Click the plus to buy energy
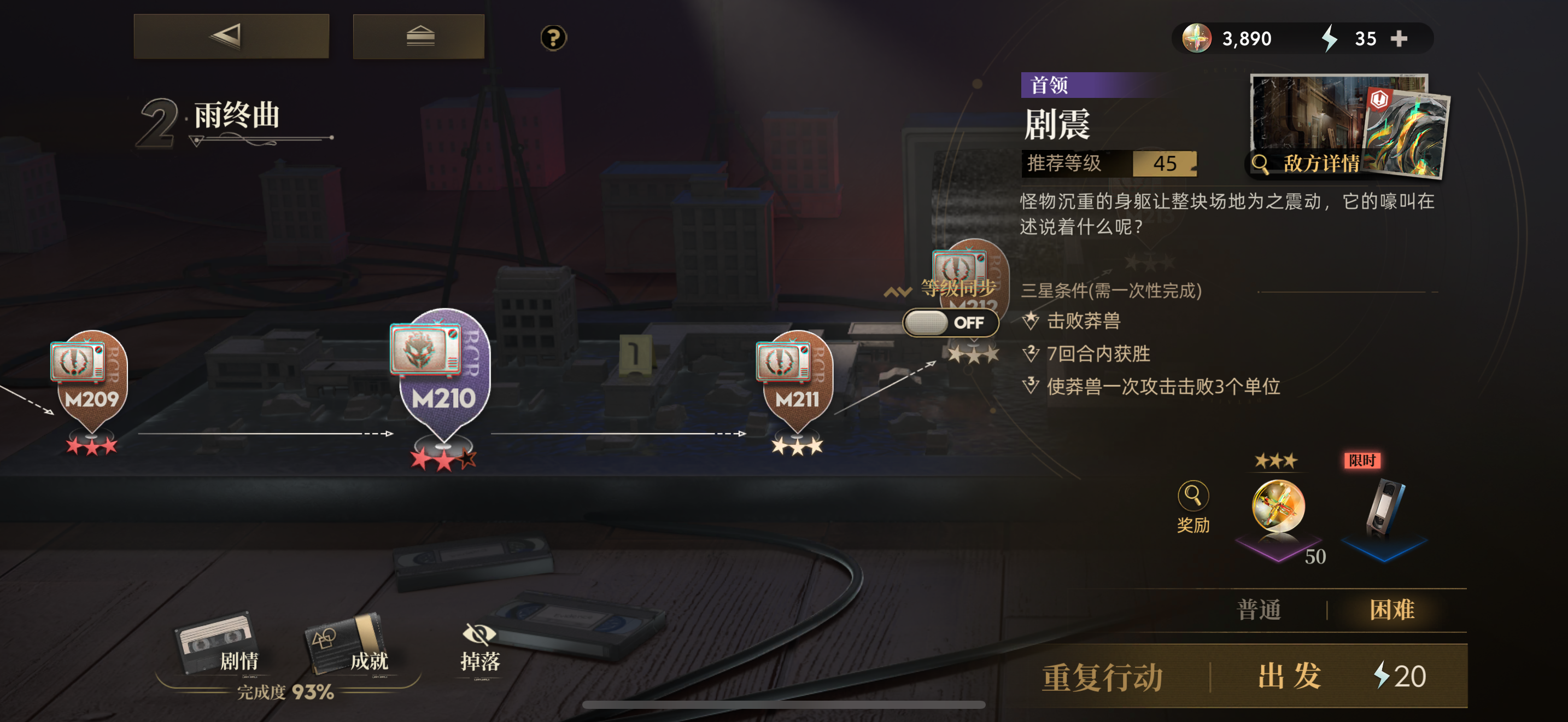The height and width of the screenshot is (722, 1568). [x=1400, y=38]
